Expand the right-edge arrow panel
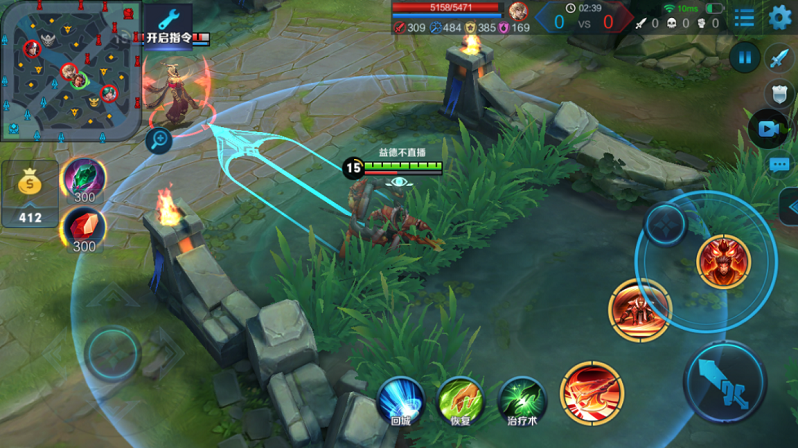798x448 pixels. click(x=789, y=205)
